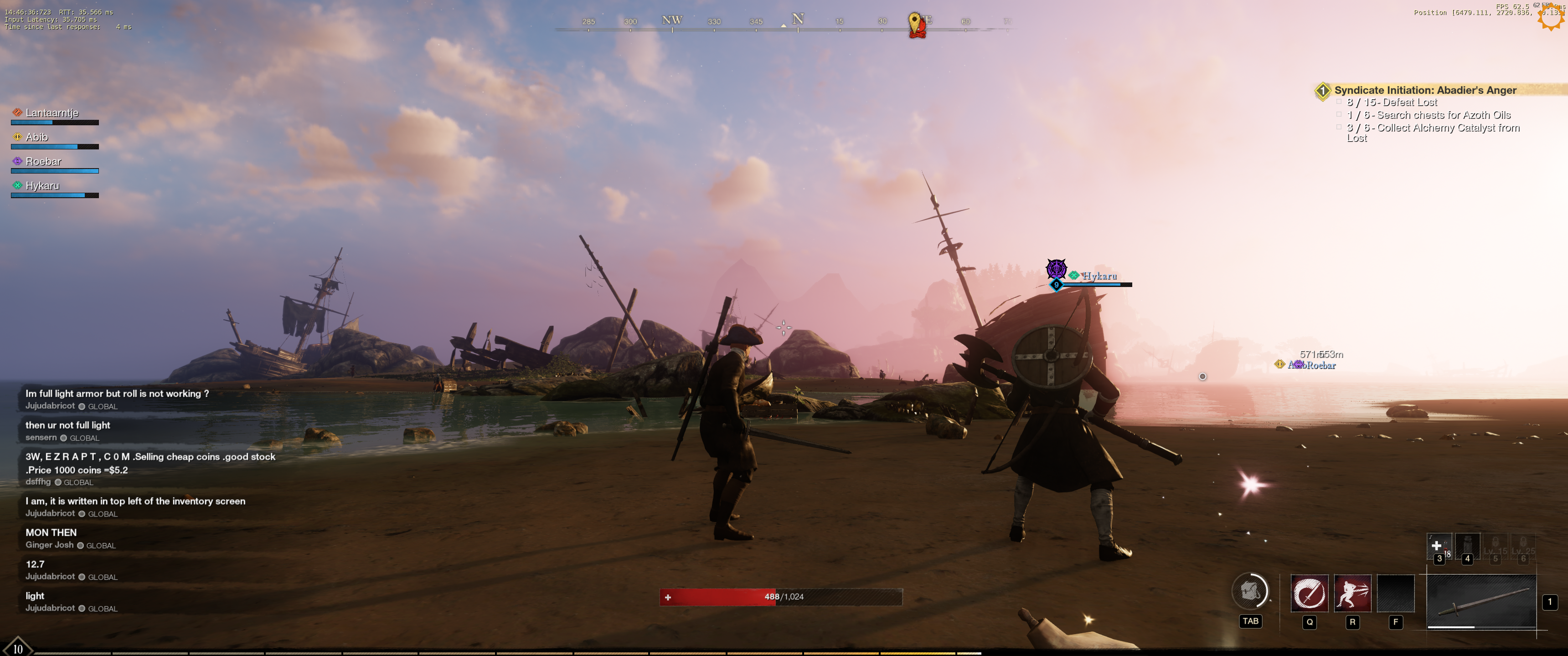Open the latest chat message "light"
Image resolution: width=1568 pixels, height=656 pixels.
point(35,596)
